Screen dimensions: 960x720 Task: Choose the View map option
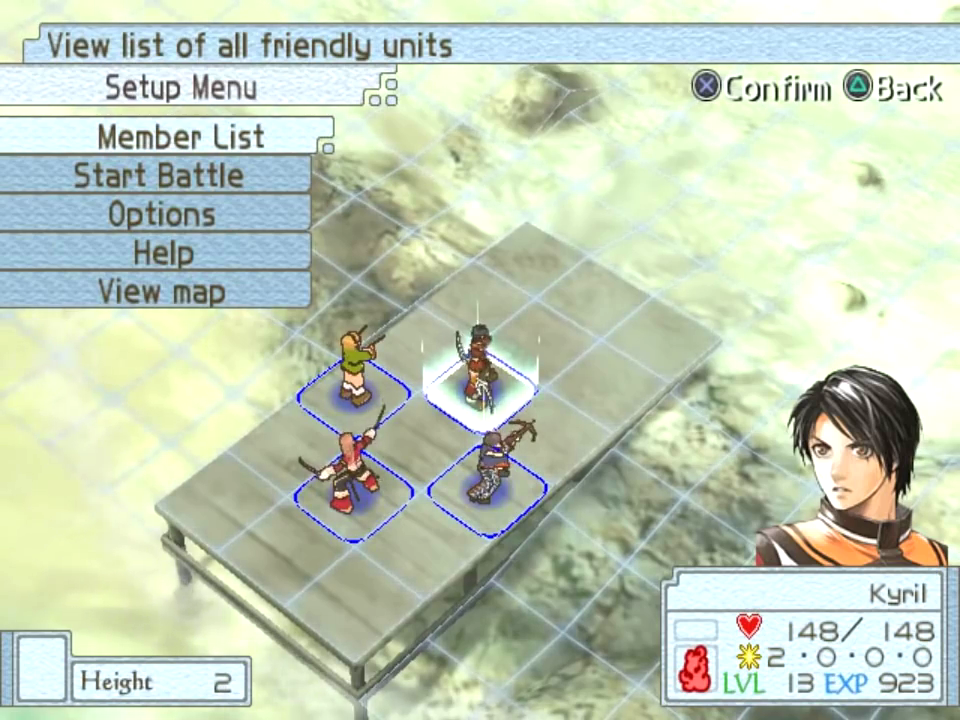click(x=161, y=292)
